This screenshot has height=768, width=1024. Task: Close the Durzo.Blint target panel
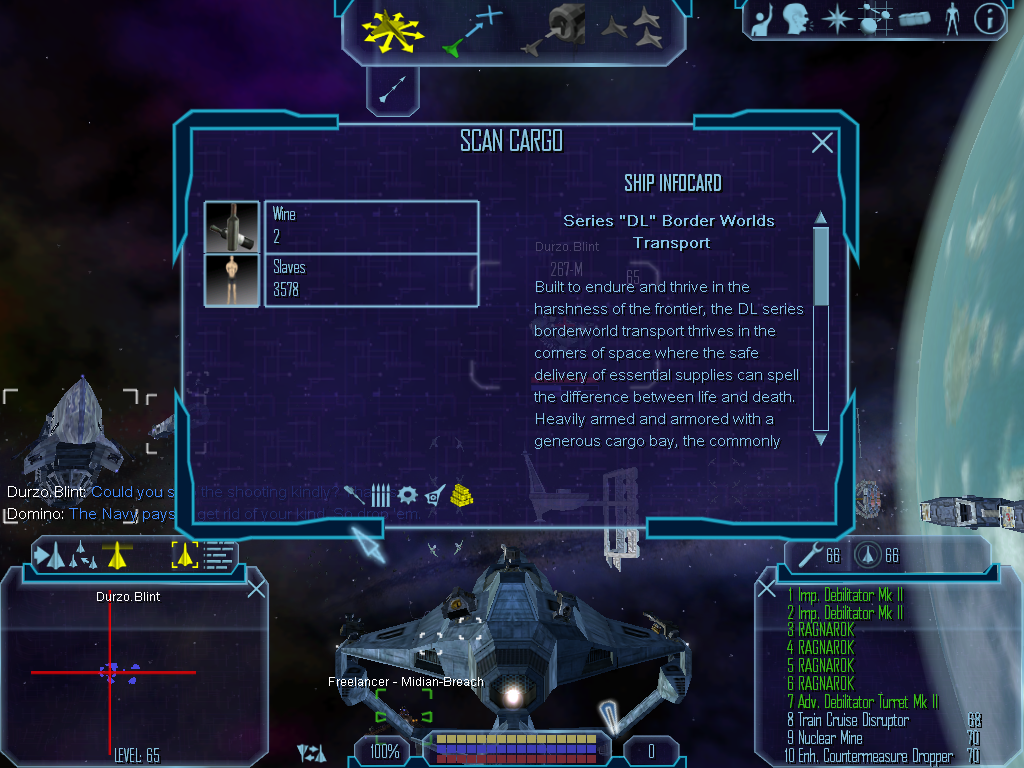(256, 588)
